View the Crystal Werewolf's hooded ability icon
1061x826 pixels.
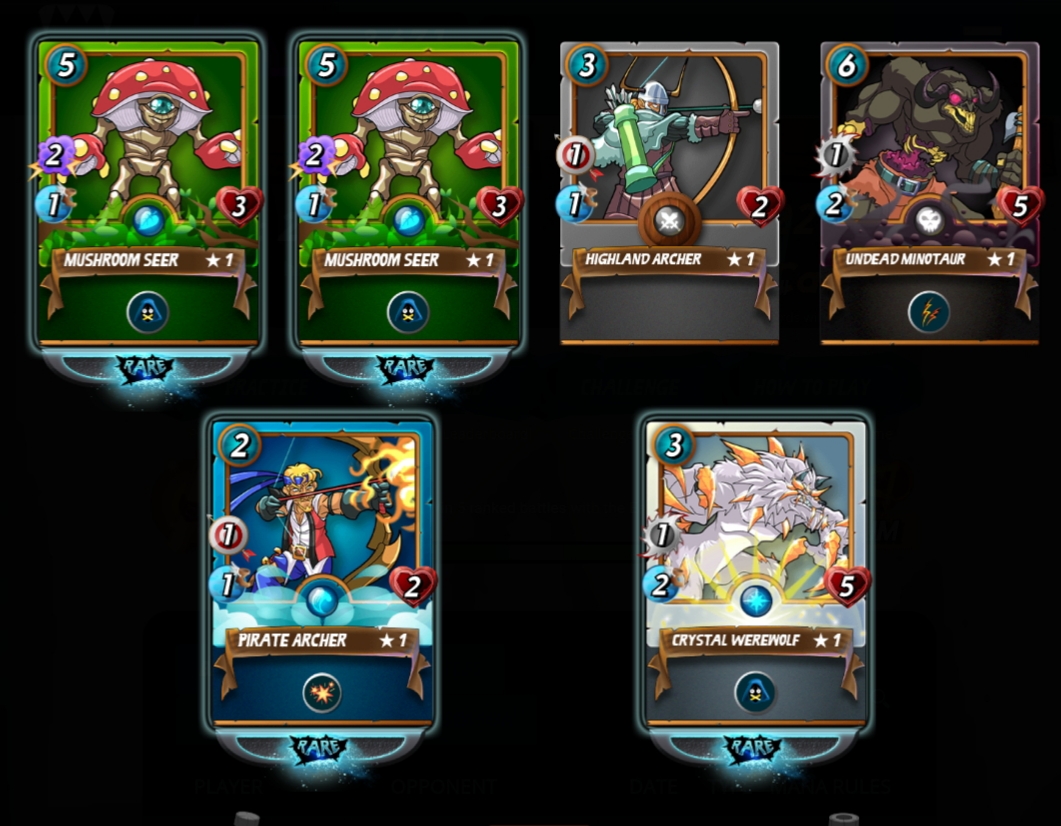[756, 692]
